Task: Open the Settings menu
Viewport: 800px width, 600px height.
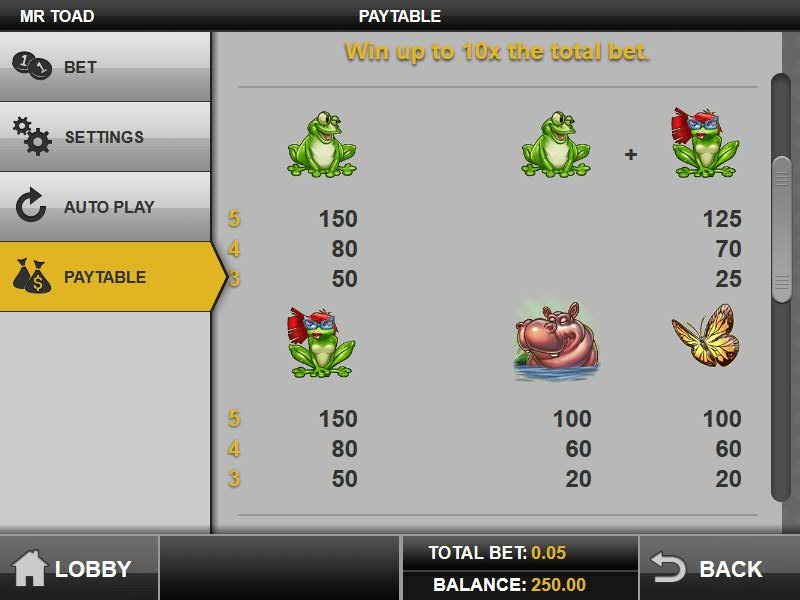Action: point(105,137)
